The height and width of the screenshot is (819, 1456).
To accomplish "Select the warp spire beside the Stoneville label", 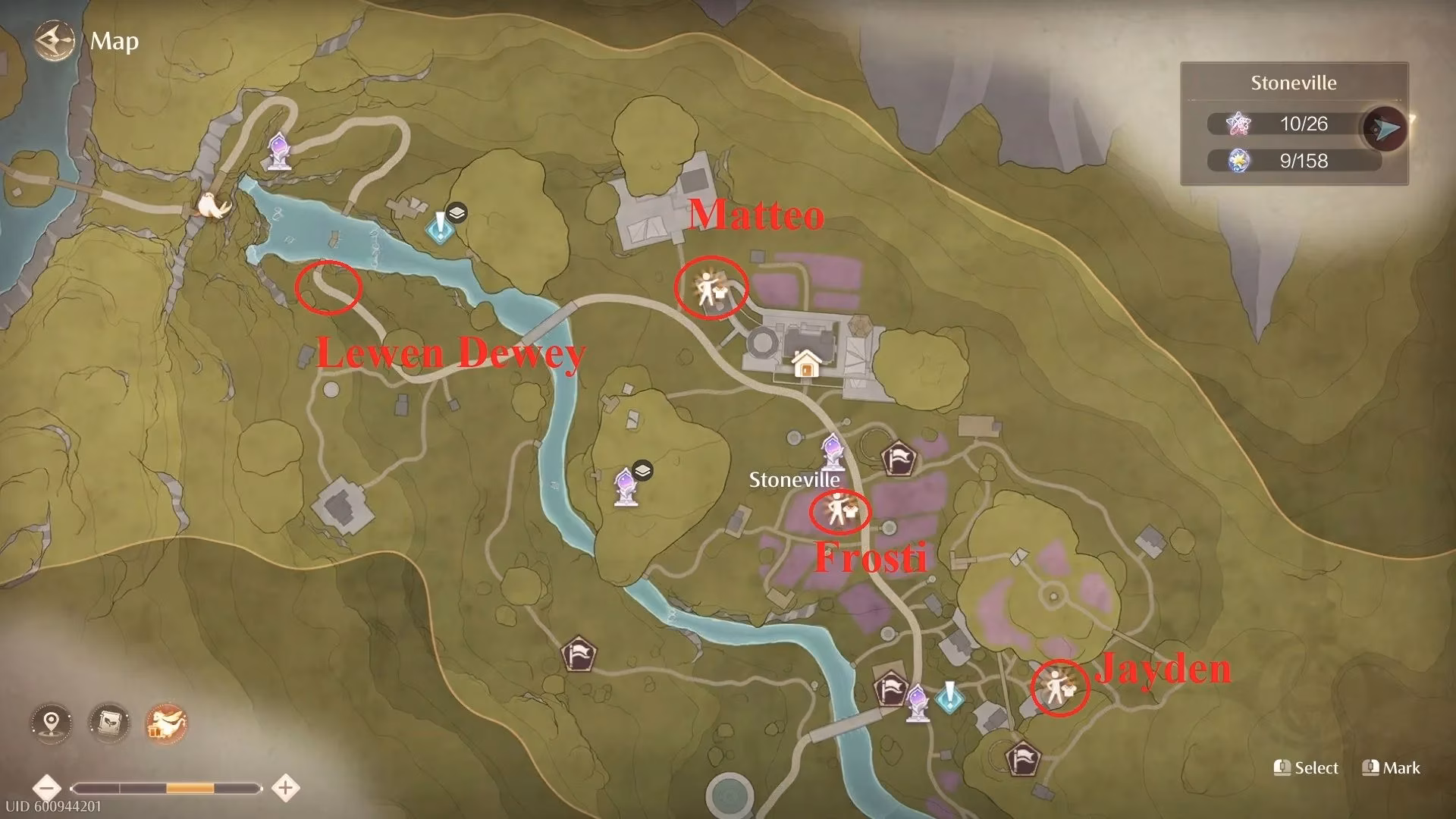I will click(x=833, y=450).
